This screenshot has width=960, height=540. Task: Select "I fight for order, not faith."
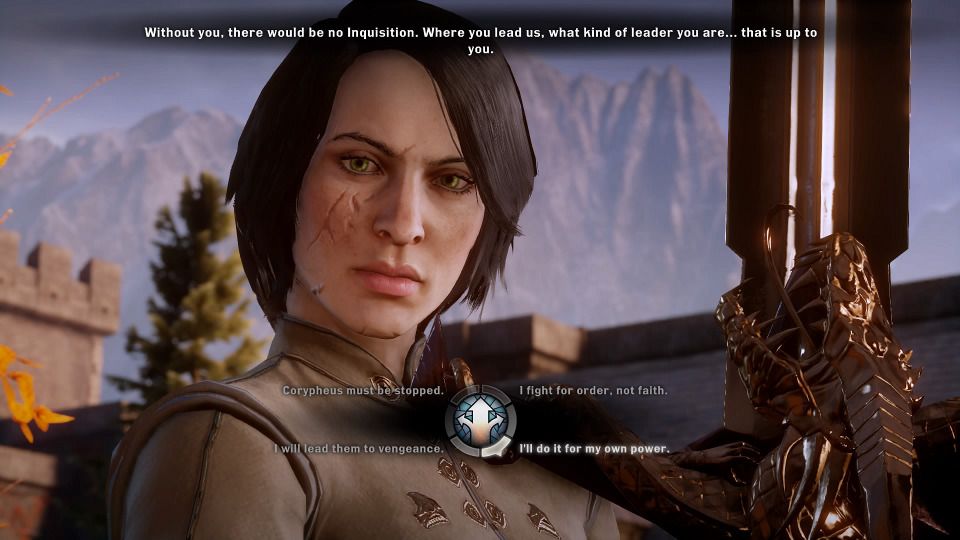point(593,390)
